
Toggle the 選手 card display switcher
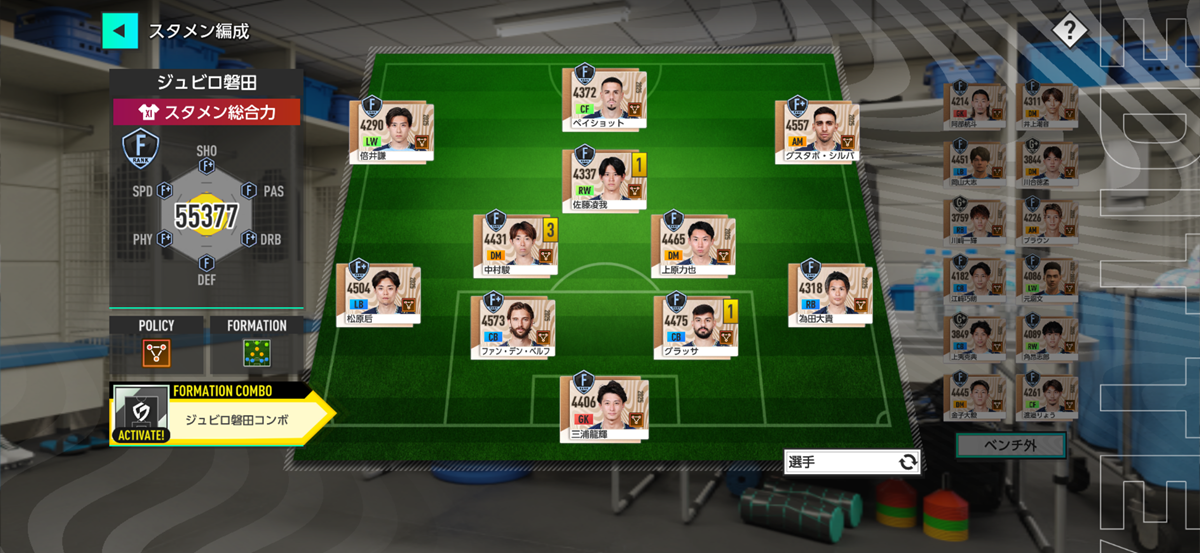(x=851, y=461)
